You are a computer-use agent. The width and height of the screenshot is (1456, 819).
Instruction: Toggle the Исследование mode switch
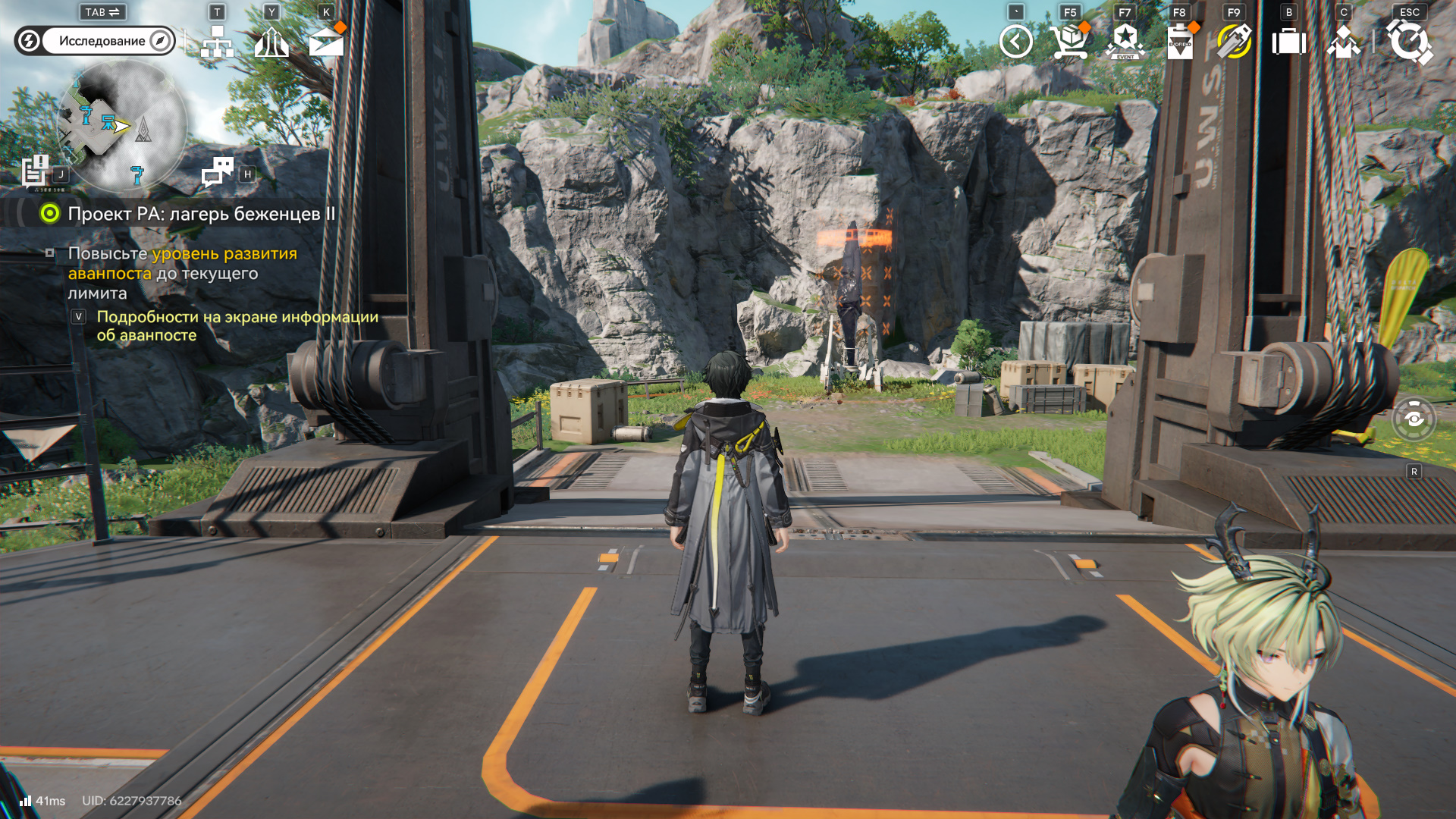(x=95, y=41)
